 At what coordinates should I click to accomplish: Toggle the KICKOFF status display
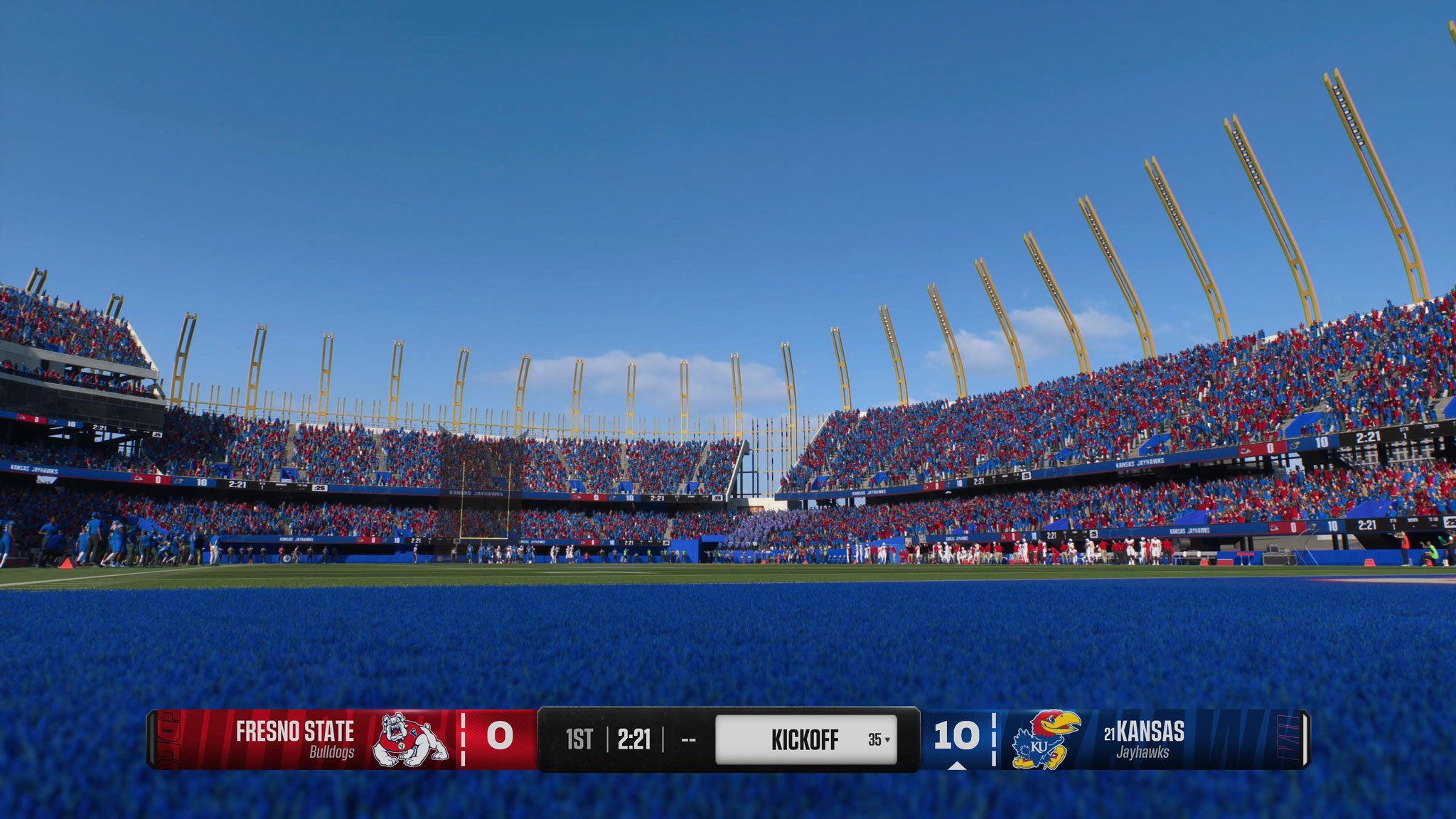[x=804, y=739]
